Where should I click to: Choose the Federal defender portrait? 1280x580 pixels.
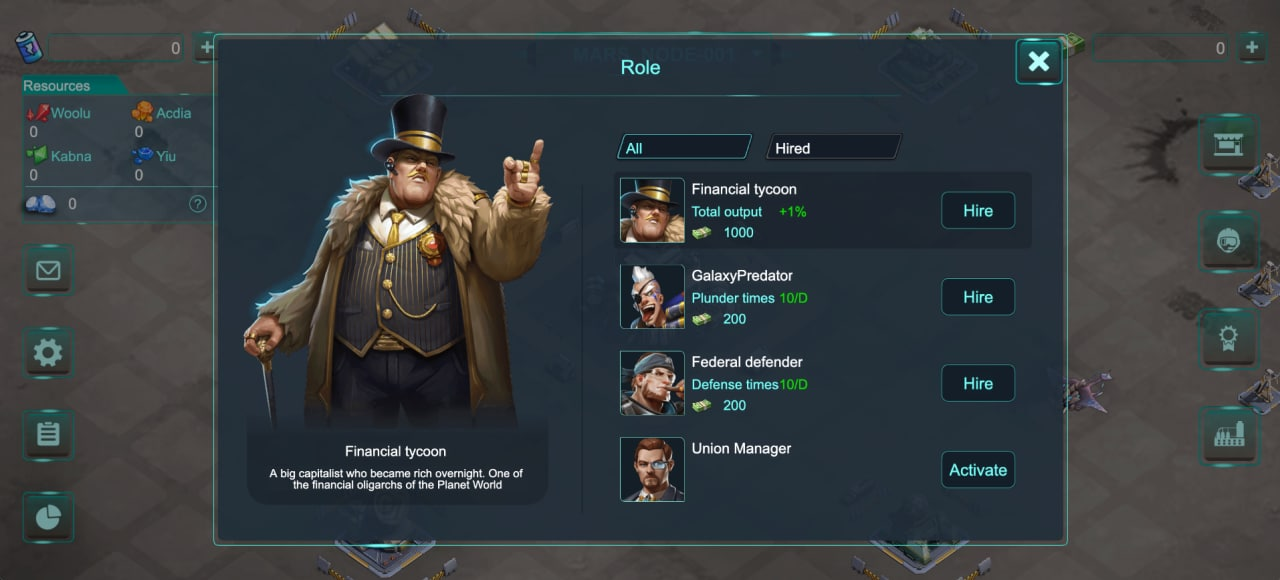pos(652,383)
